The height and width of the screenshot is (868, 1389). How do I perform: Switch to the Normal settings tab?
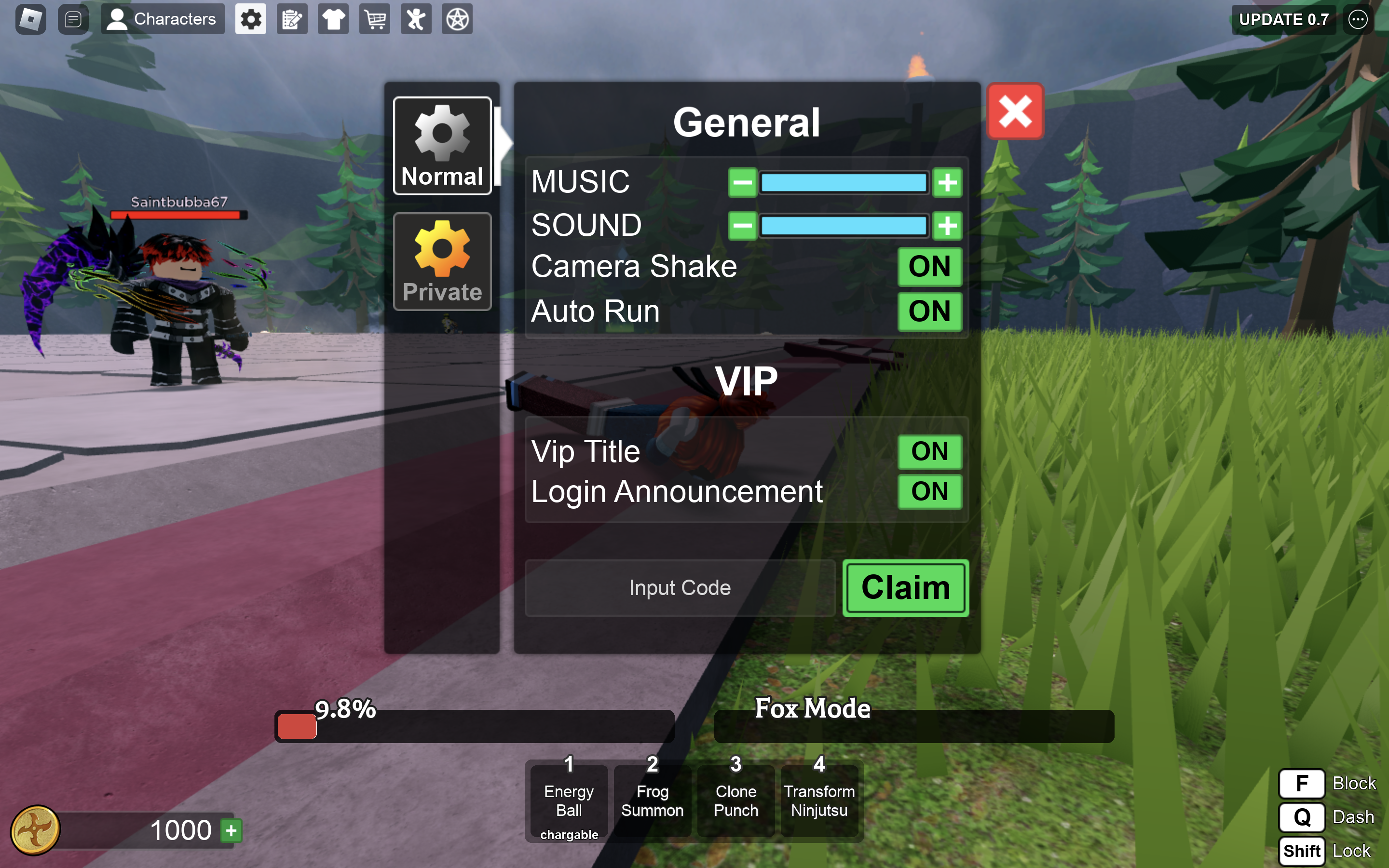[x=442, y=146]
